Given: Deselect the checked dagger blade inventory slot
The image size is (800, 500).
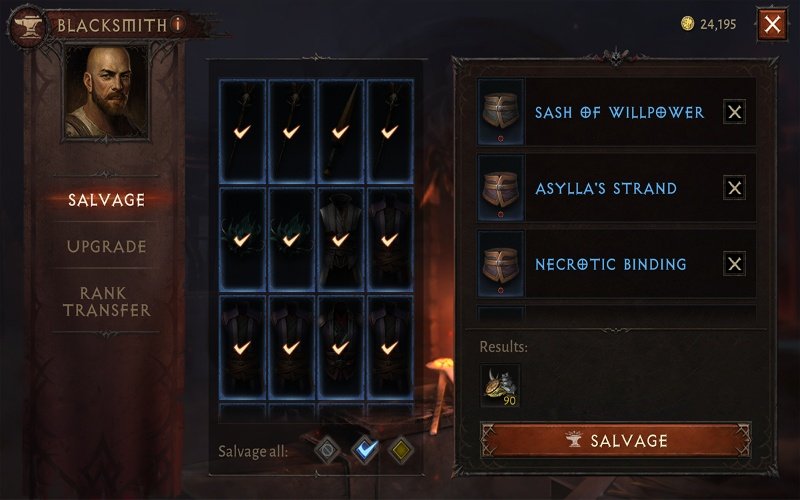Looking at the screenshot, I should (341, 130).
